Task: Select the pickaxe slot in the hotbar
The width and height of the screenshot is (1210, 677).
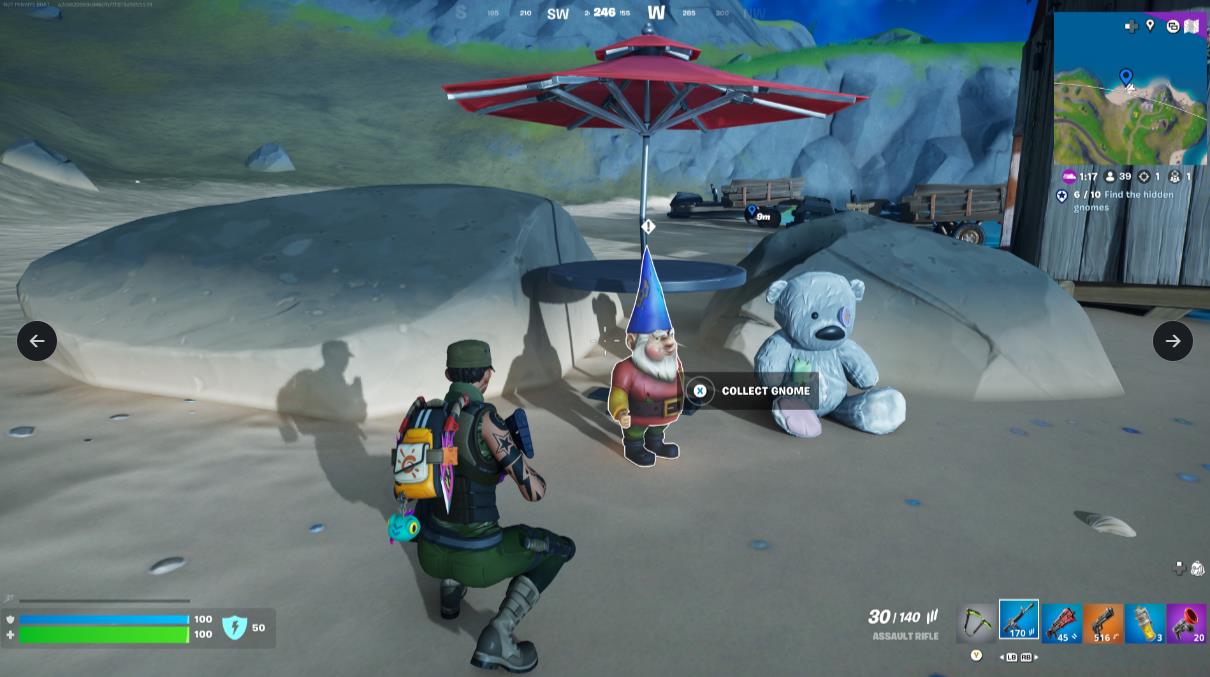Action: pos(976,623)
